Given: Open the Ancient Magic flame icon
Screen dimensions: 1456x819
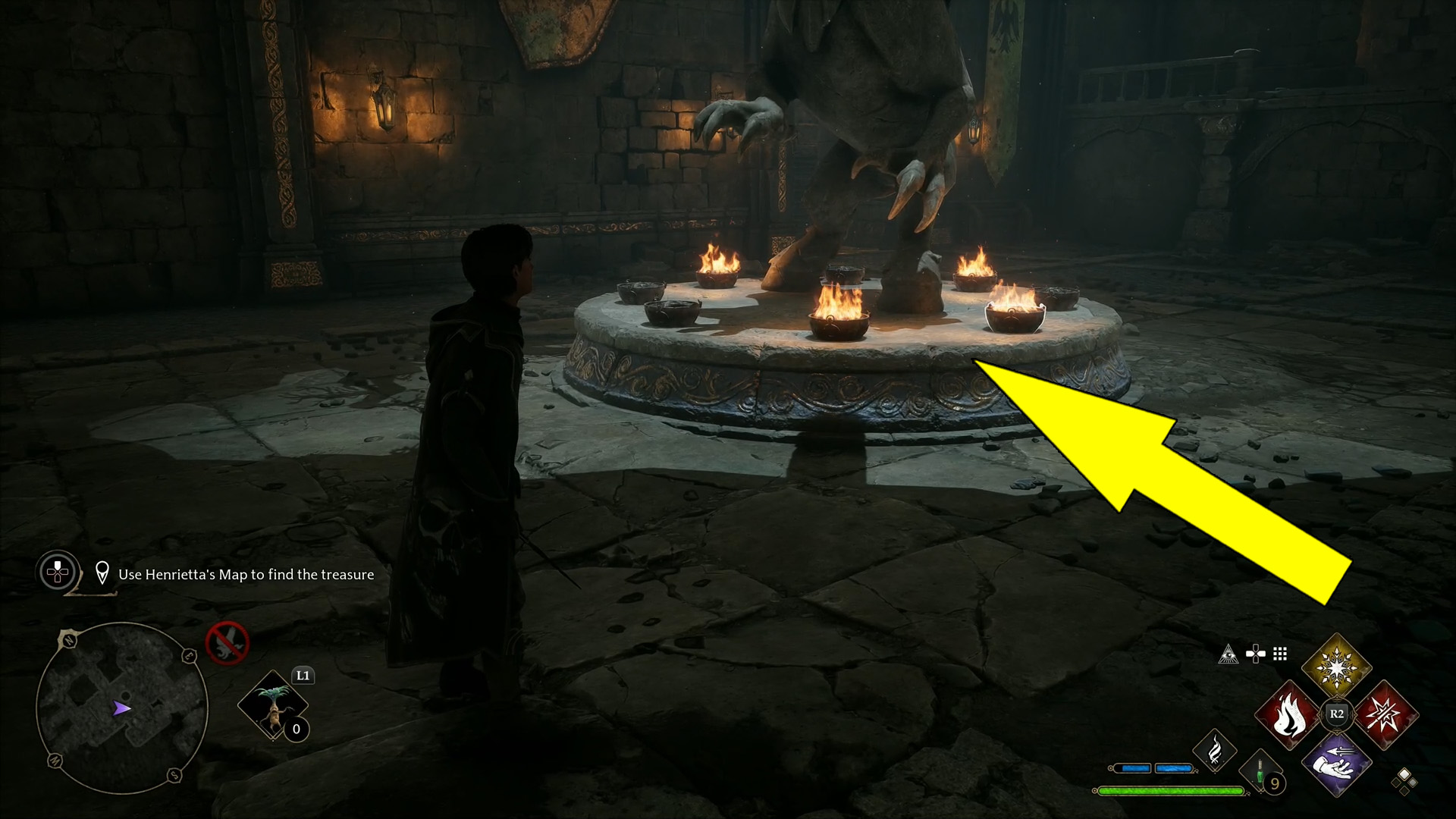Looking at the screenshot, I should point(1216,748).
